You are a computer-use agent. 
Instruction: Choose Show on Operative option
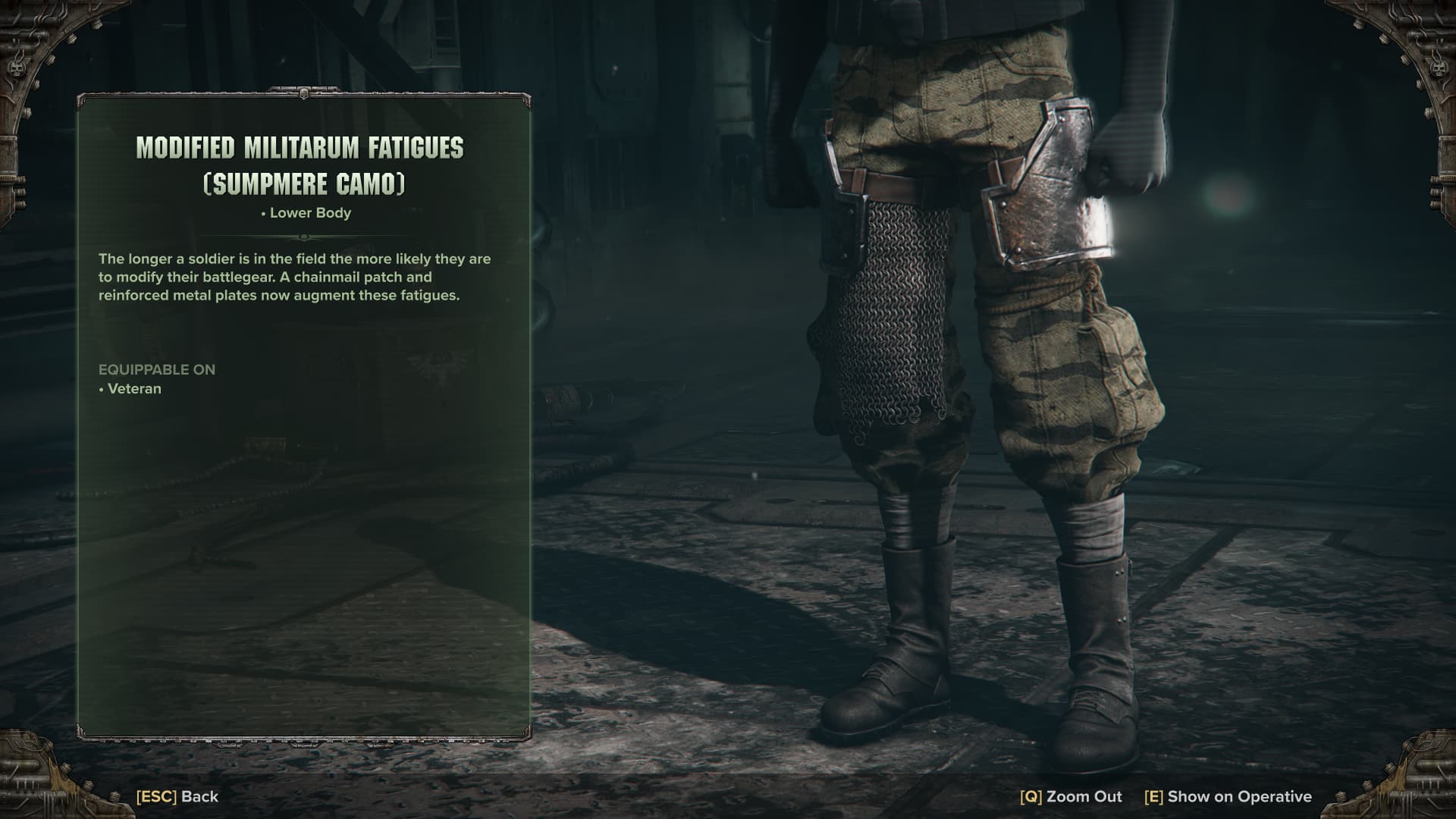point(1228,796)
